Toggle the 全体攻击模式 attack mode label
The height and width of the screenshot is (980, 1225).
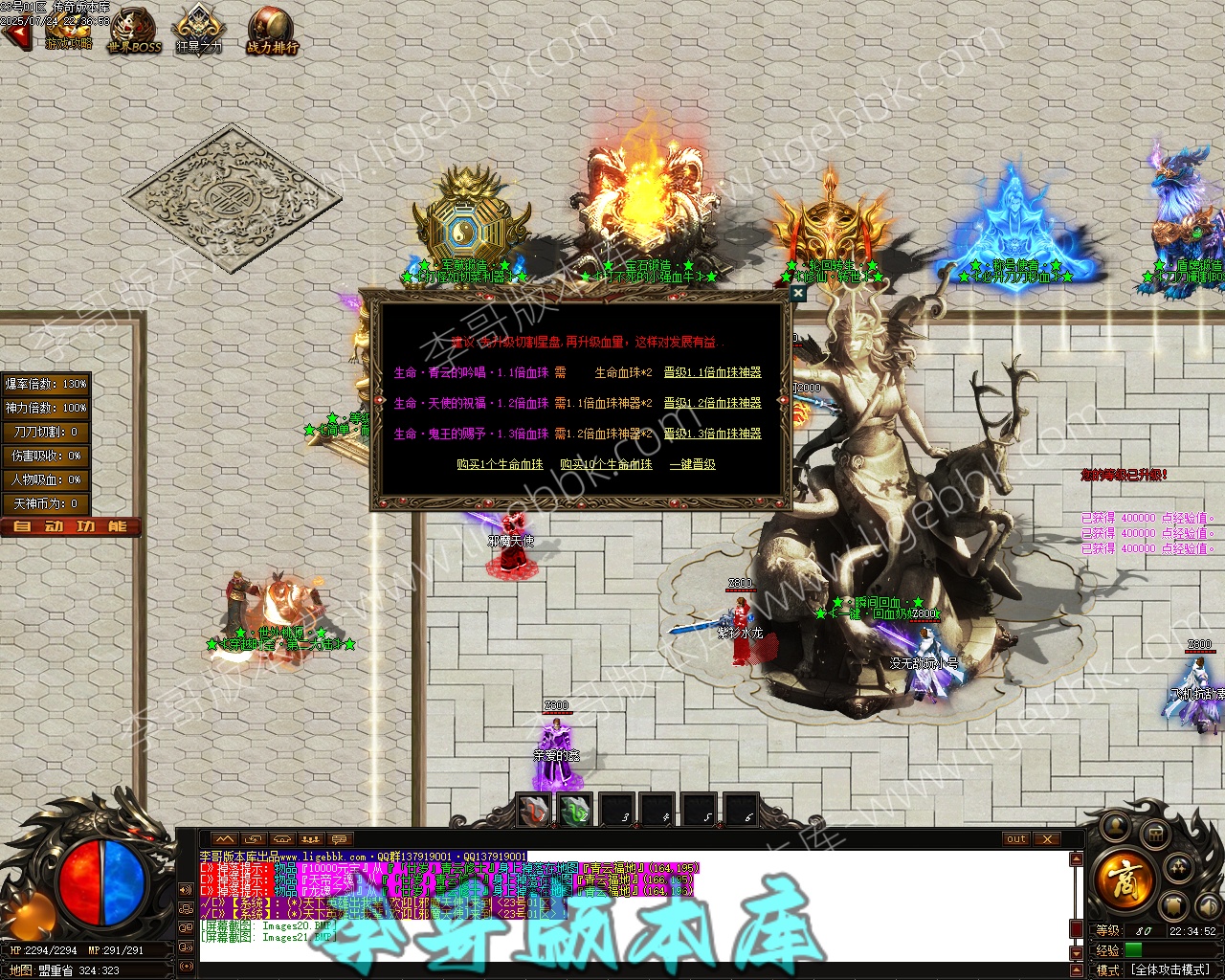[1171, 969]
